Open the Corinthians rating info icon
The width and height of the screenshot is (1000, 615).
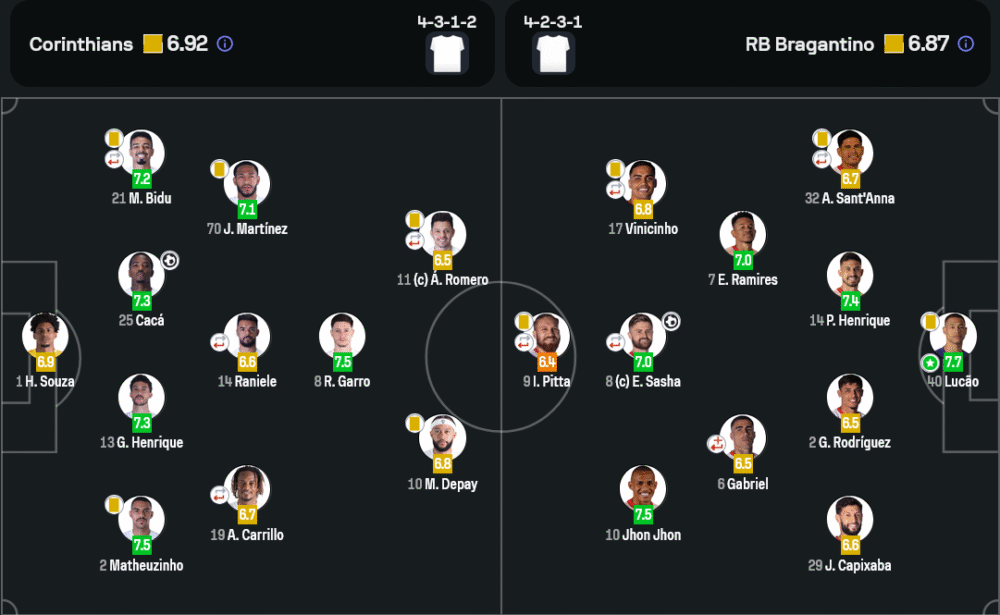[x=225, y=44]
